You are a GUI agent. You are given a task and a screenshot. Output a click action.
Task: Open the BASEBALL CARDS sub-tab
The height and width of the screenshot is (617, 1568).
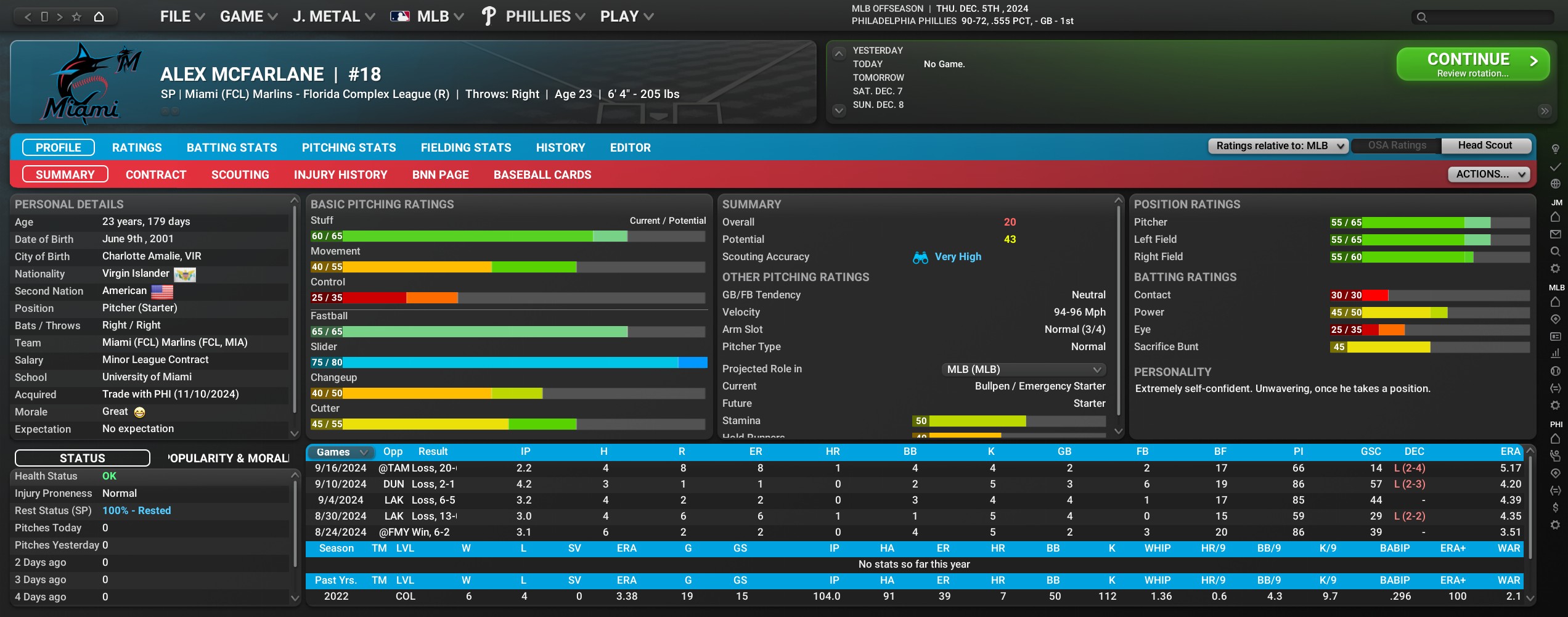coord(542,174)
